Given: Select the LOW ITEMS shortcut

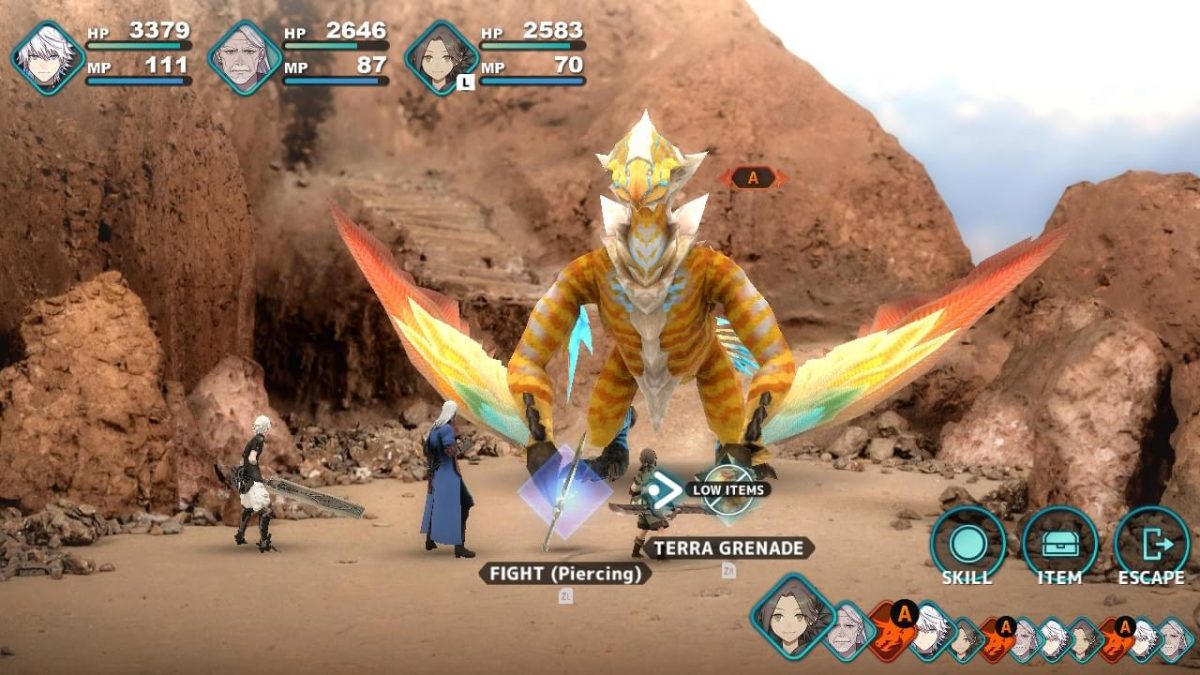Looking at the screenshot, I should 727,490.
